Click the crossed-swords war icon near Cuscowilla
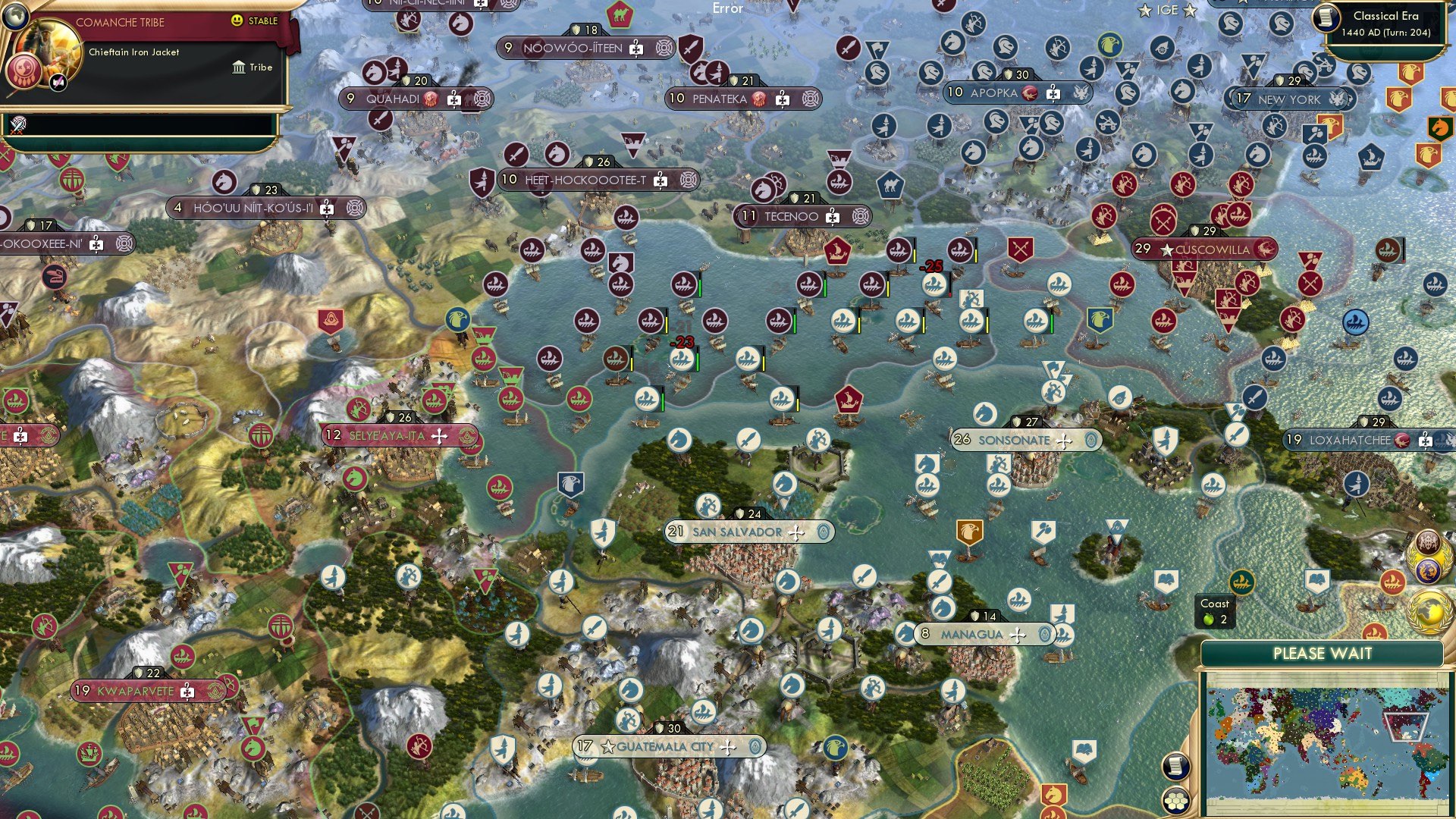 pos(1163,223)
